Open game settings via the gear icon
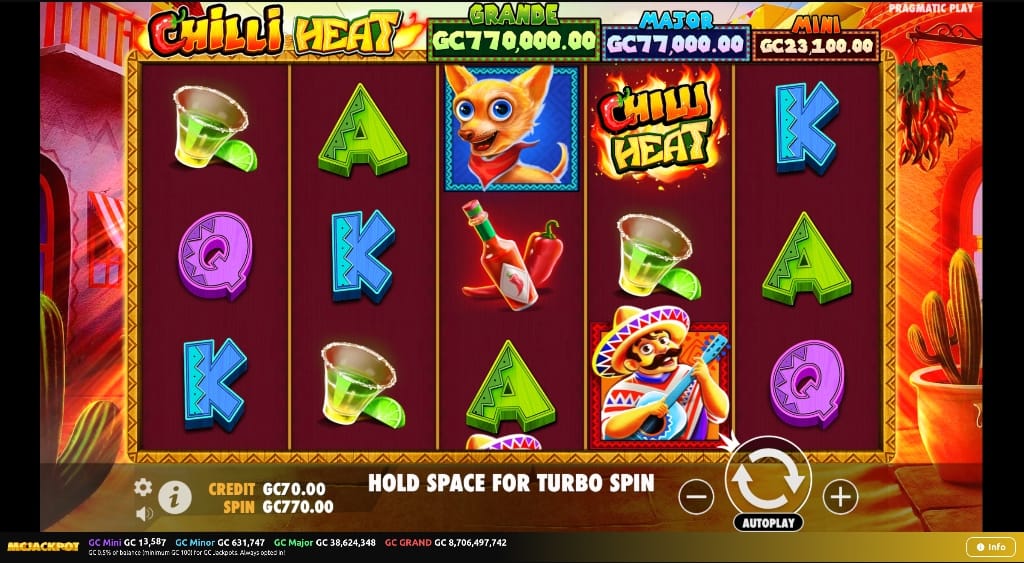The image size is (1024, 563). pyautogui.click(x=143, y=486)
